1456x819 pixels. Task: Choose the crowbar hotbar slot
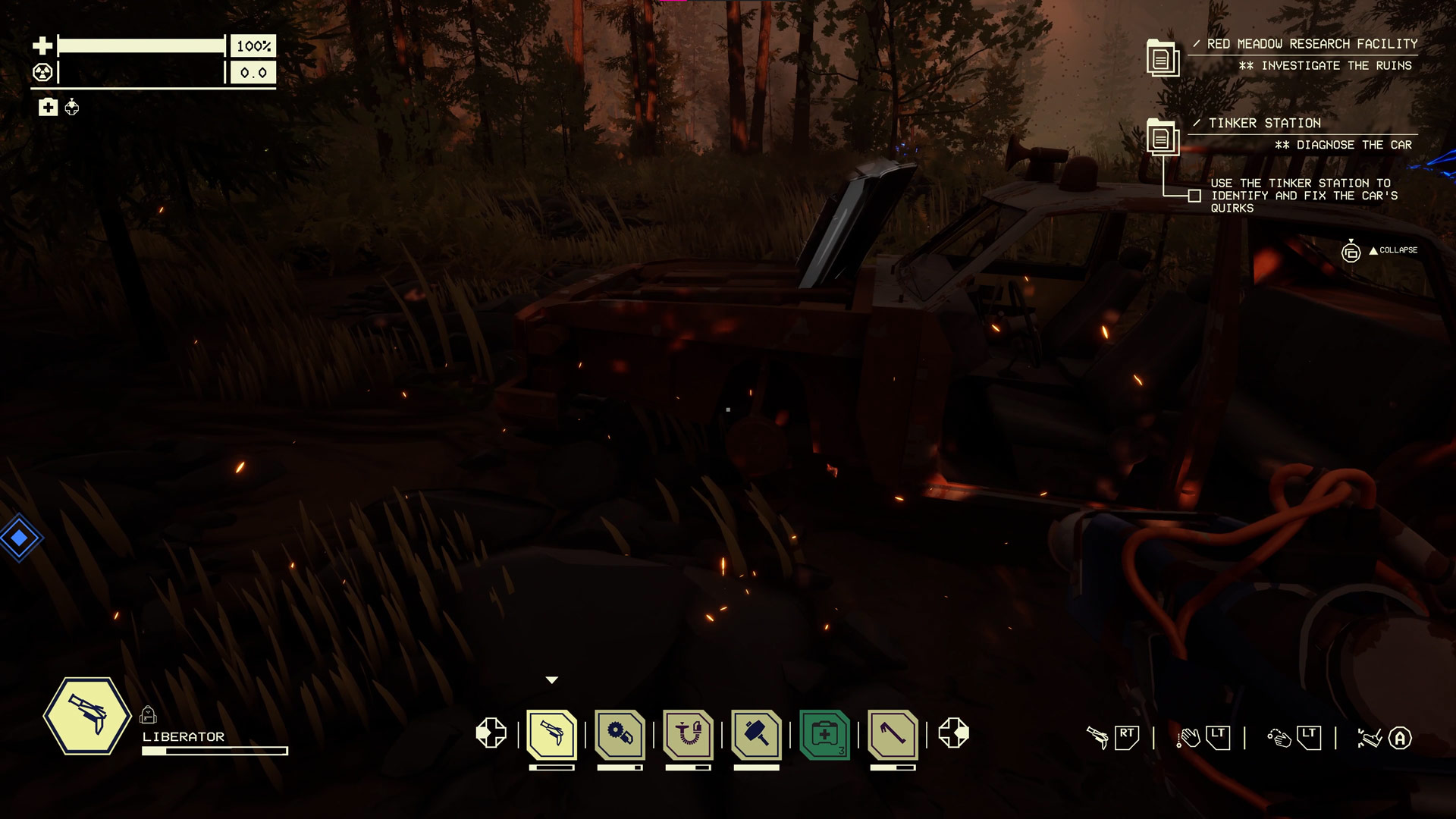coord(893,734)
